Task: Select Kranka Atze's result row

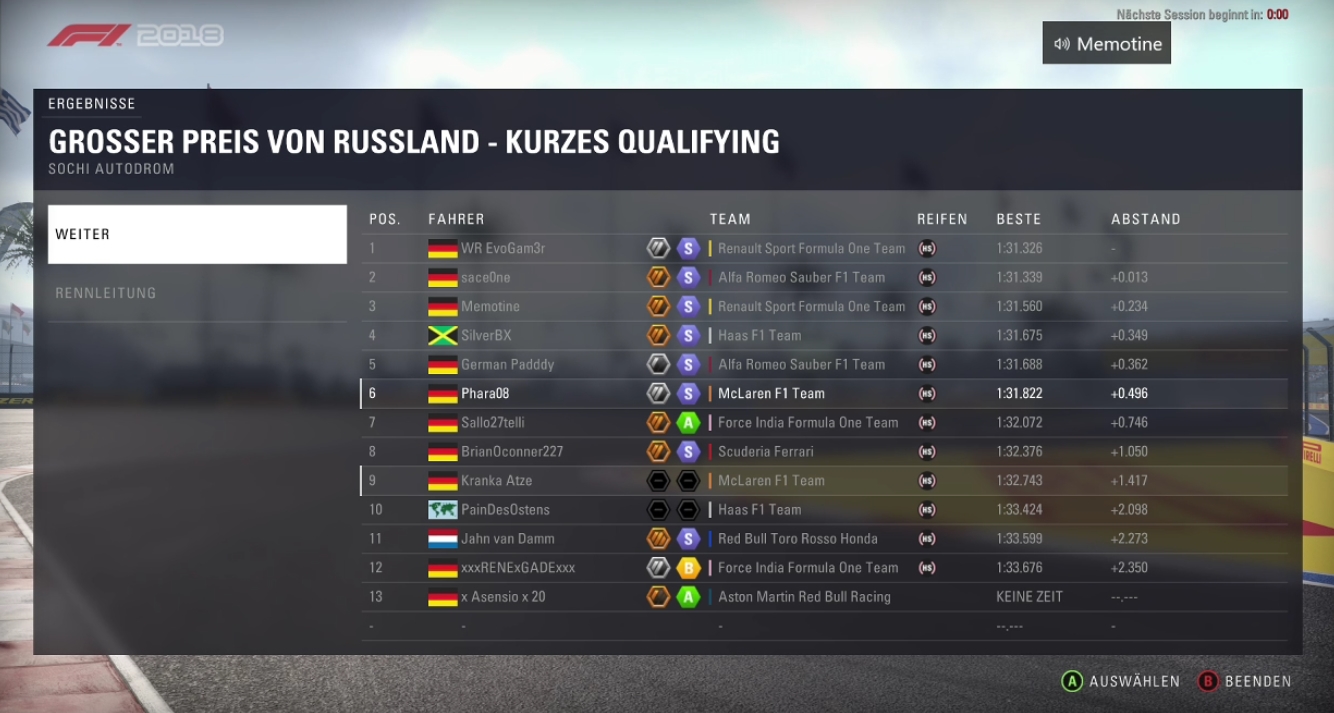Action: [496, 480]
